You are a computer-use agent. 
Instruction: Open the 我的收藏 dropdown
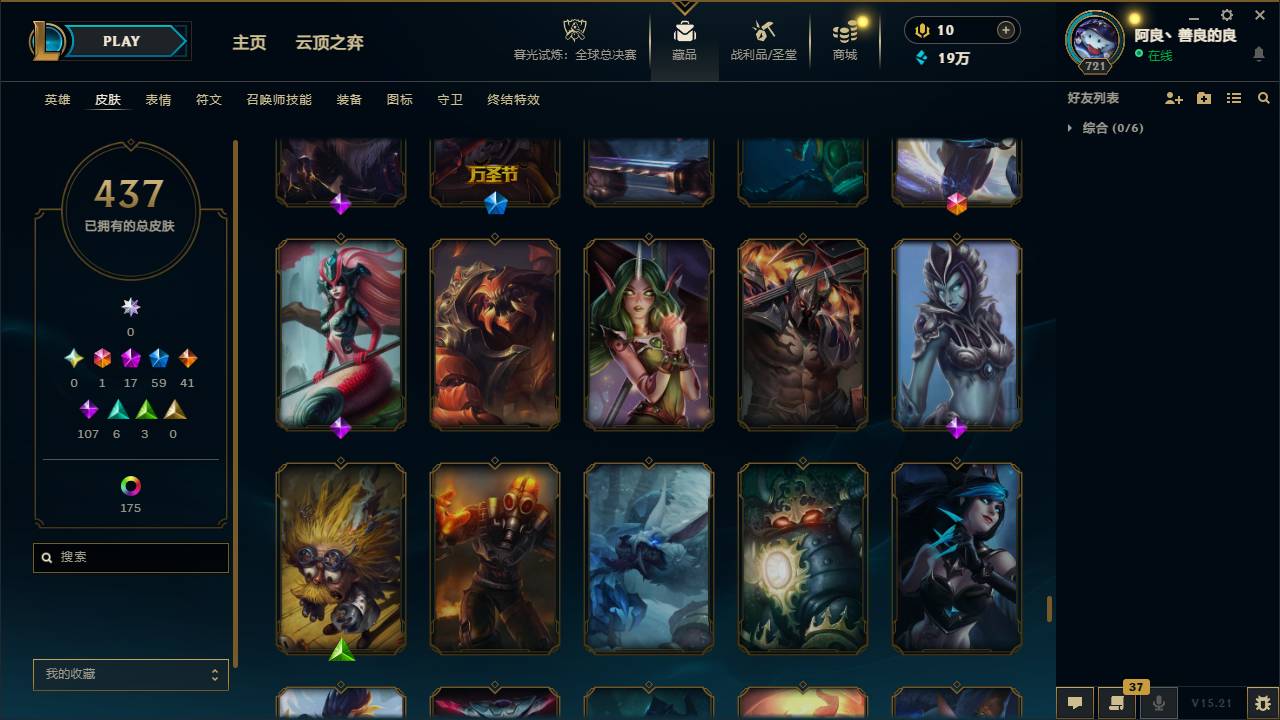(130, 674)
